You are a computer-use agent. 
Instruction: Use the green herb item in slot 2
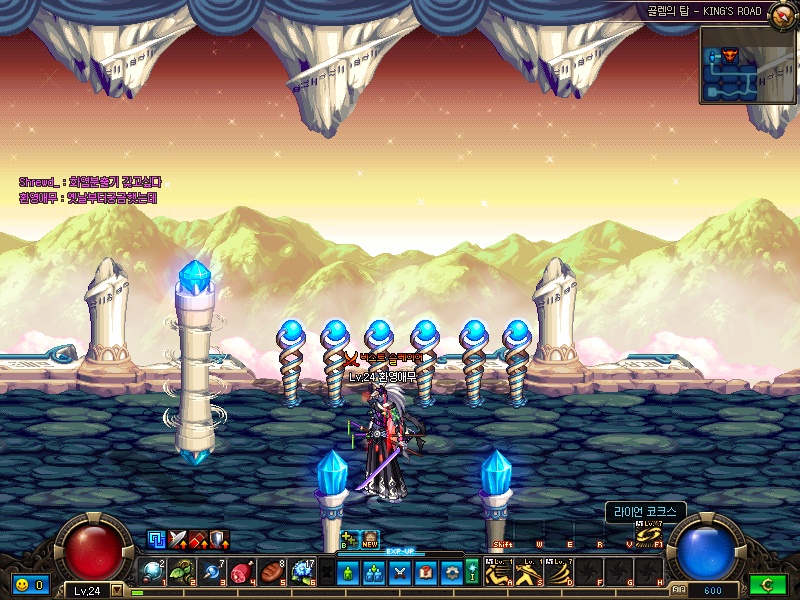[x=181, y=571]
